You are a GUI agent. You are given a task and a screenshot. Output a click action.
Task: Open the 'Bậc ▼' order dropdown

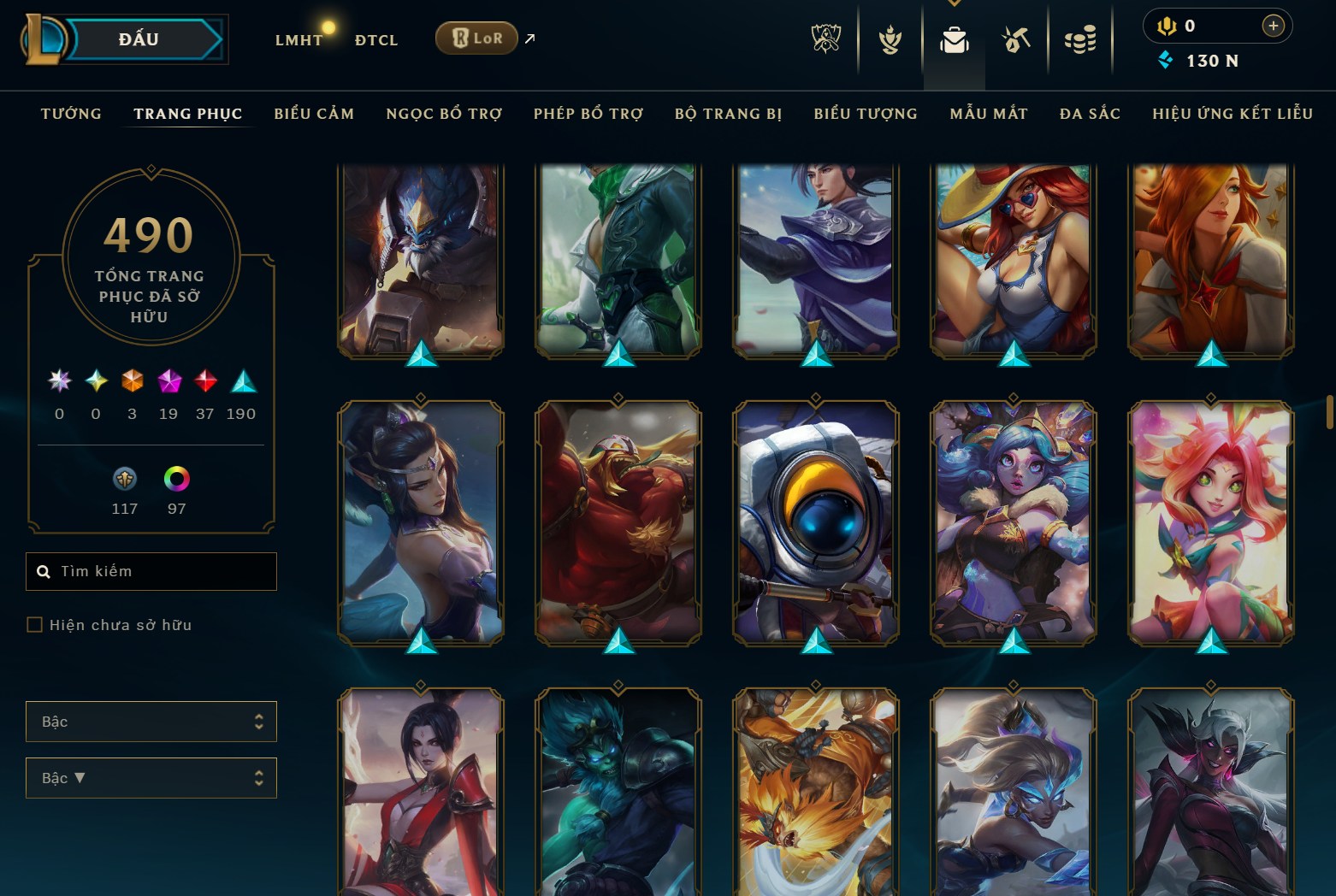tap(151, 777)
